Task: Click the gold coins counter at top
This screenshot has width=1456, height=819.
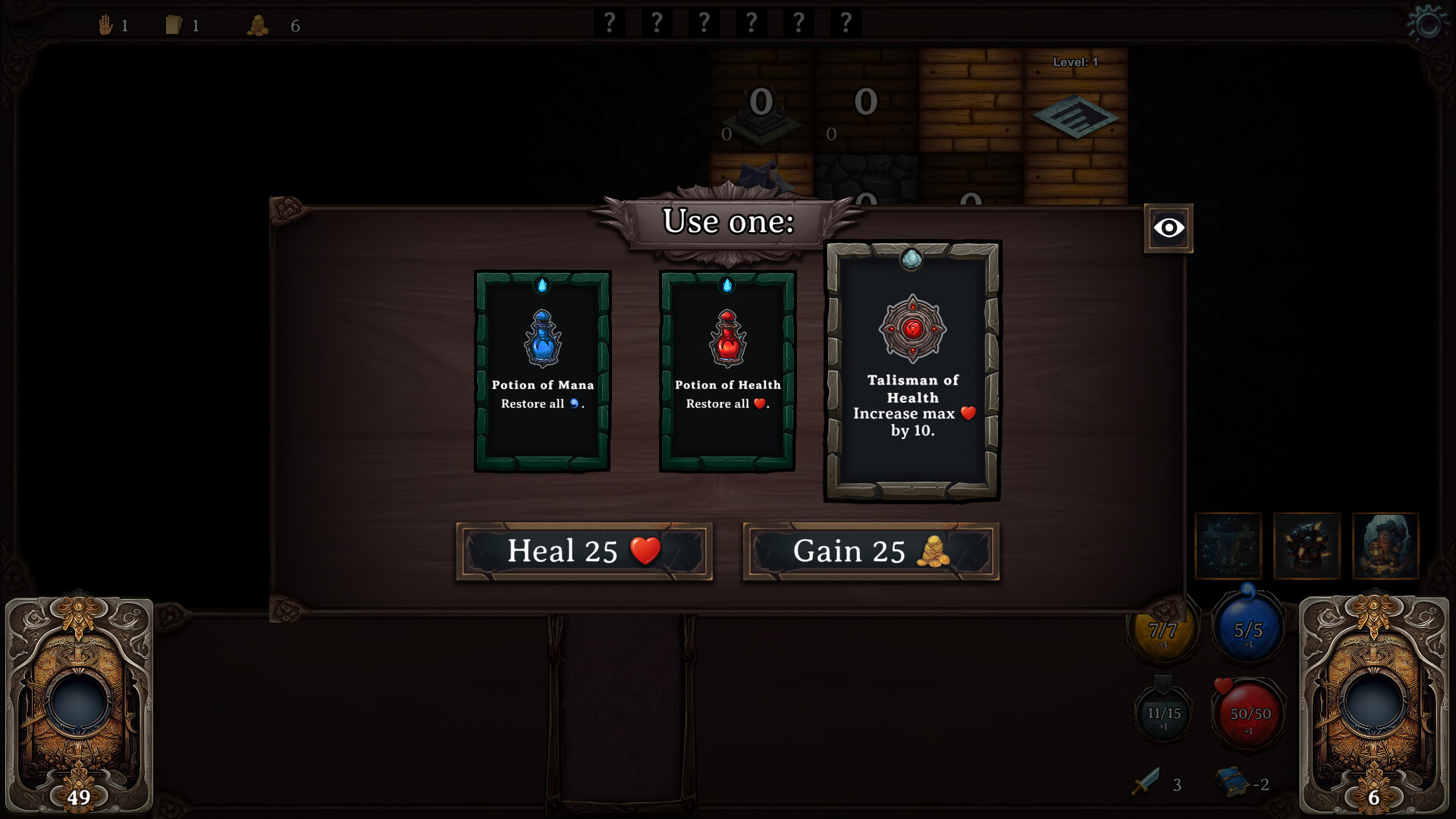Action: [259, 25]
